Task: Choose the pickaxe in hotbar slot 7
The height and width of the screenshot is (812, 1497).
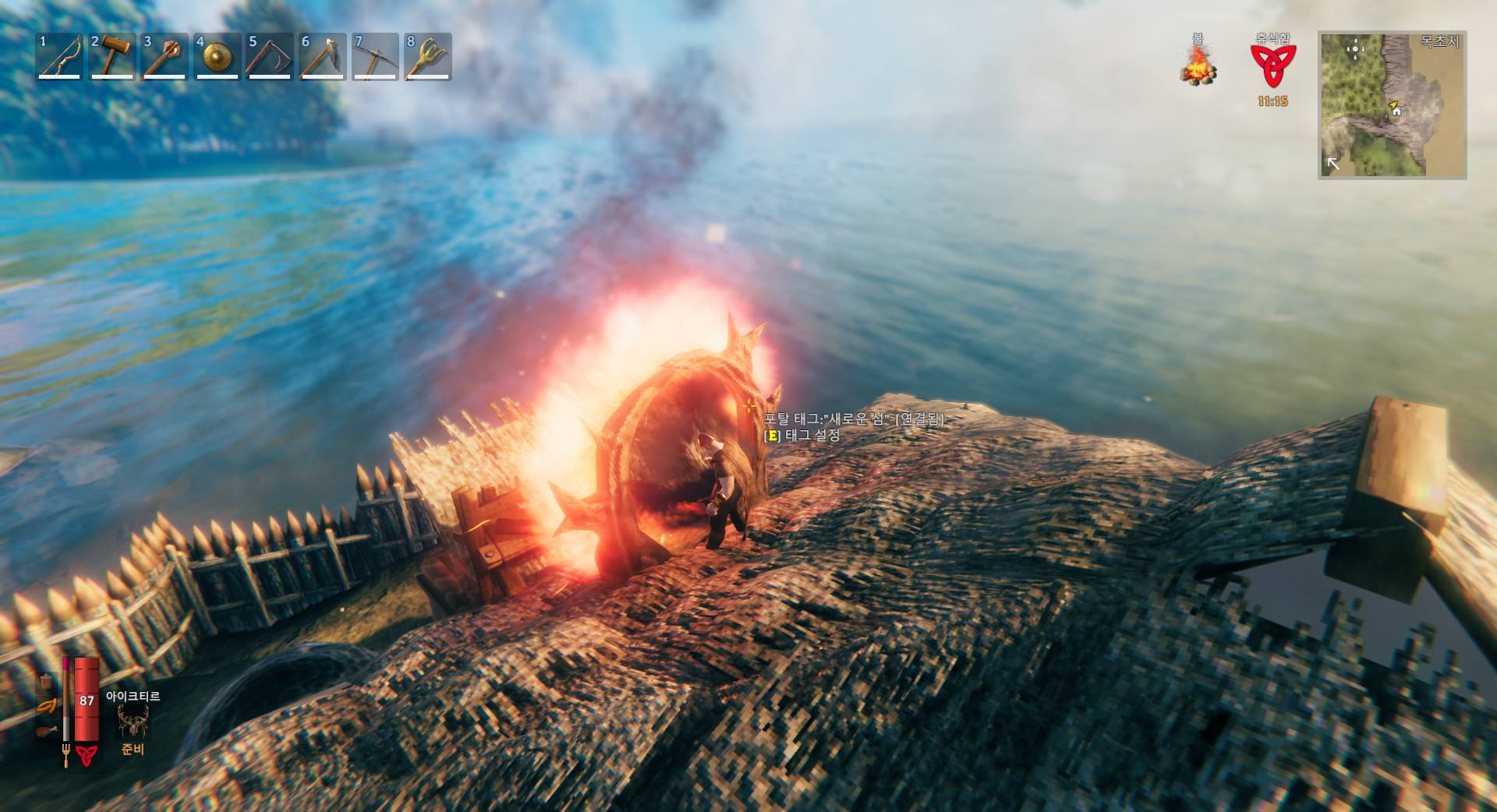Action: coord(374,56)
